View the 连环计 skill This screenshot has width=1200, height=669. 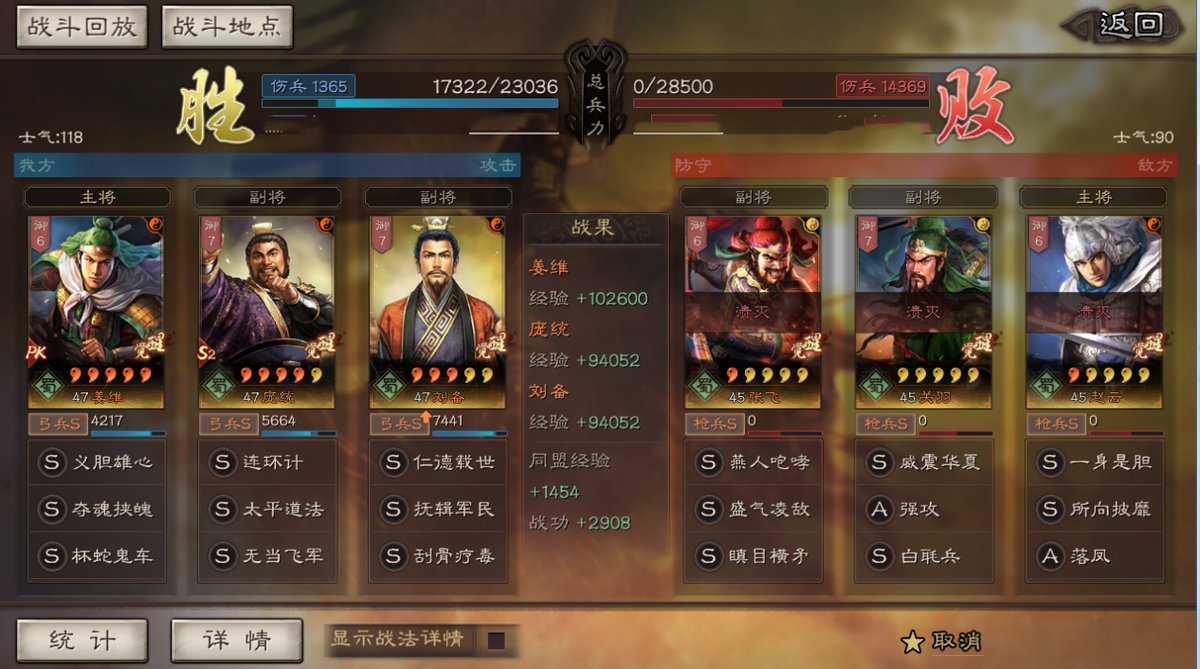click(x=267, y=463)
